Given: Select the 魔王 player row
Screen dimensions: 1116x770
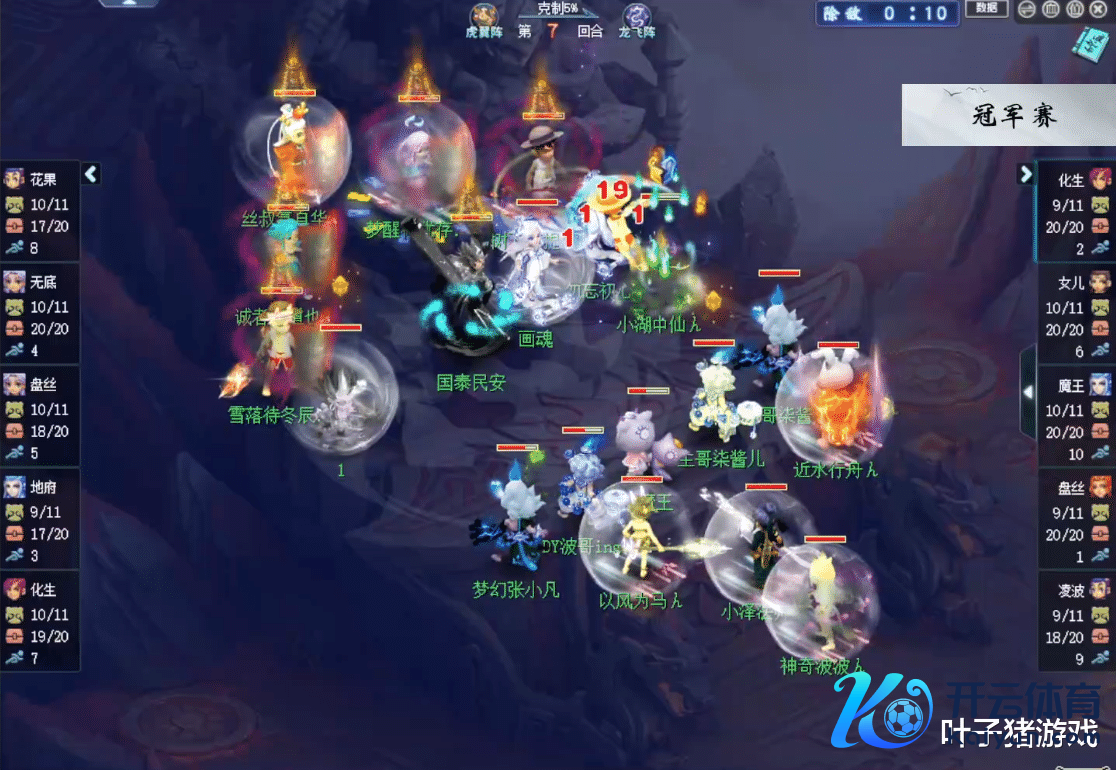Looking at the screenshot, I should (x=1076, y=416).
